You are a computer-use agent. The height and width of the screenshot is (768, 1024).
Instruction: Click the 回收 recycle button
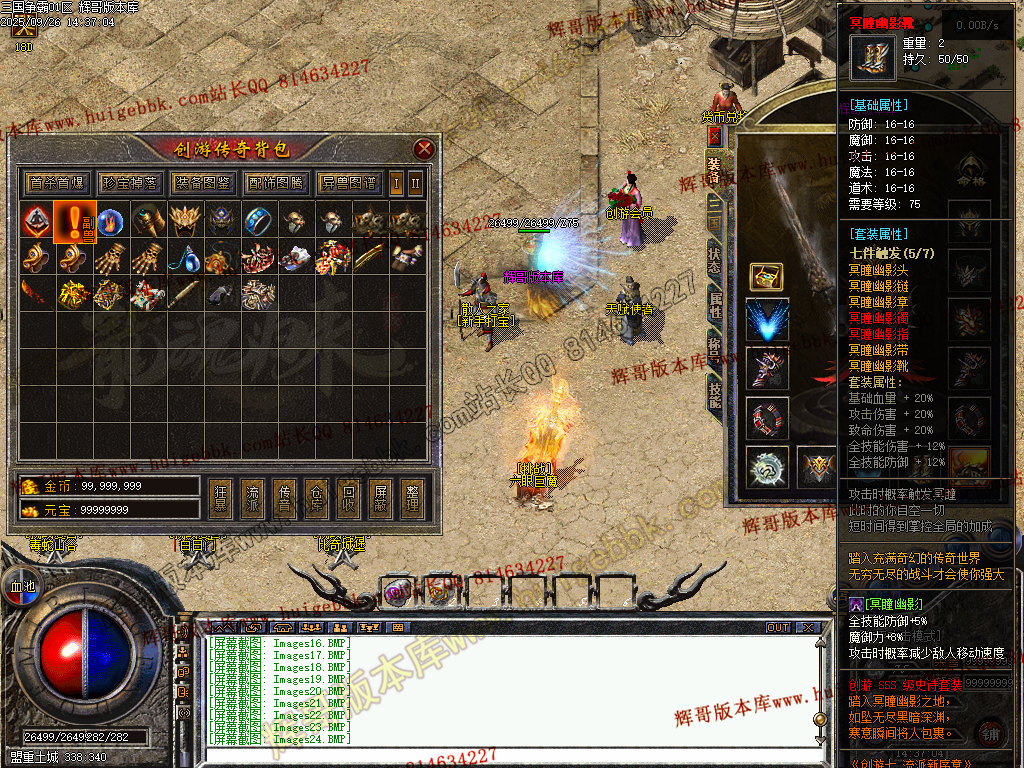tap(348, 498)
